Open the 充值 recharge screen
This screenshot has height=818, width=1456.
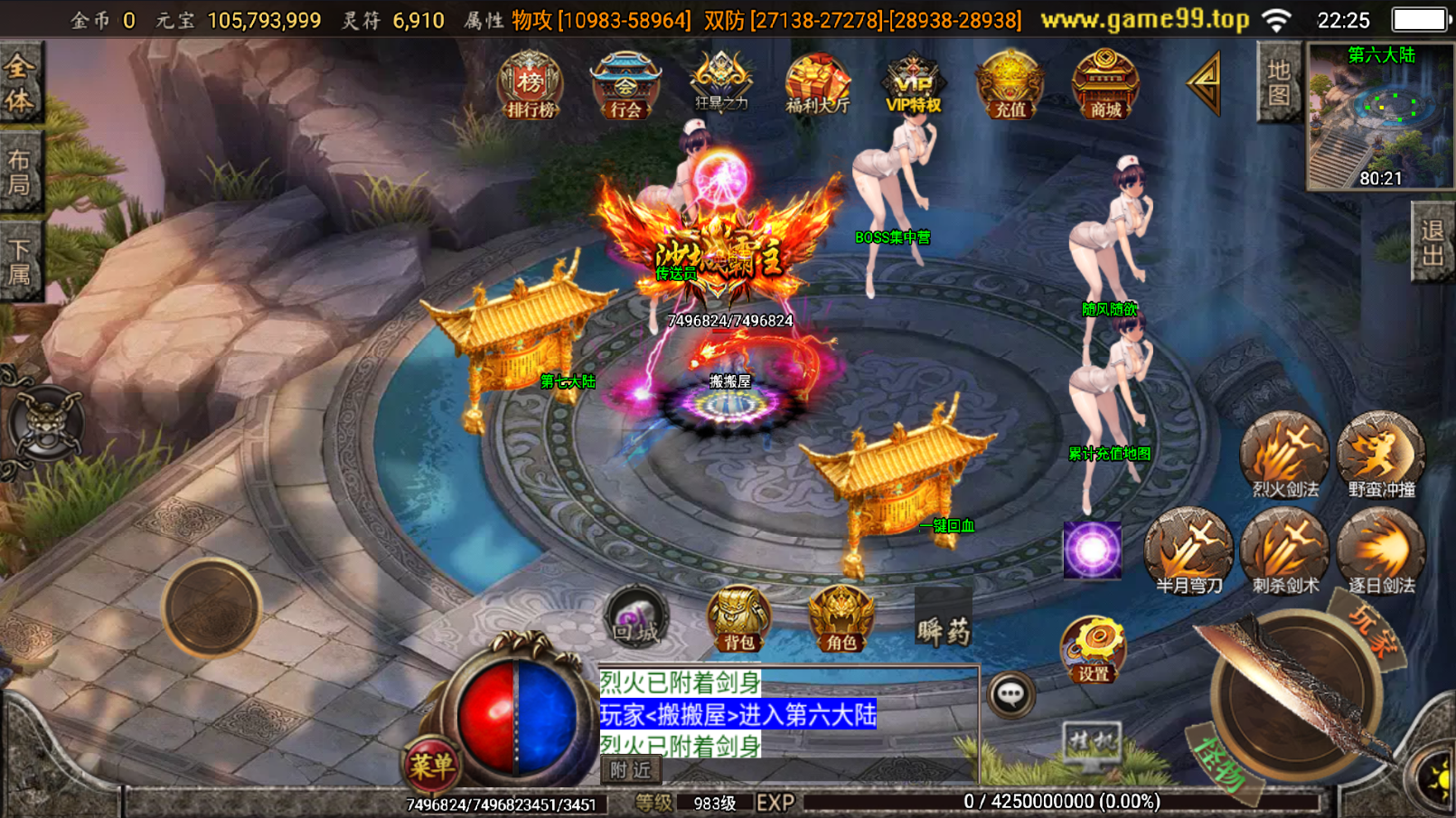tap(1010, 86)
